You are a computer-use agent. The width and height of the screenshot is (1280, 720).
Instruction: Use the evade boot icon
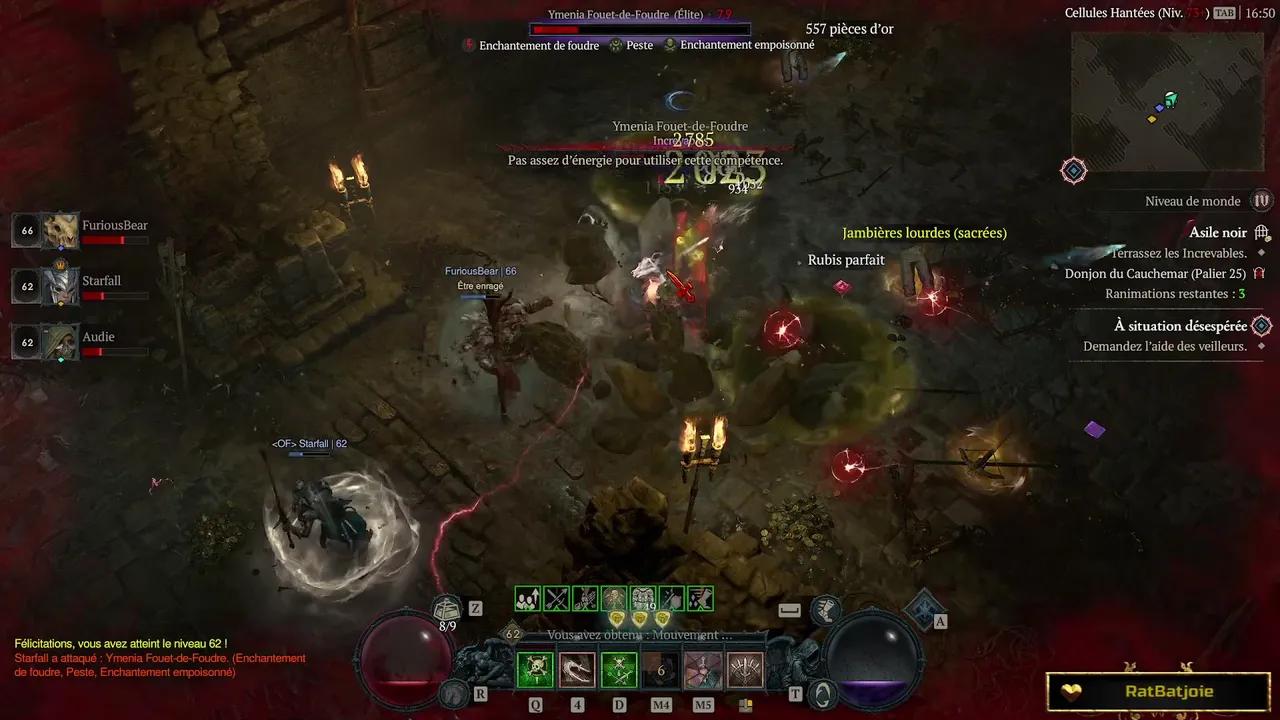coord(825,609)
